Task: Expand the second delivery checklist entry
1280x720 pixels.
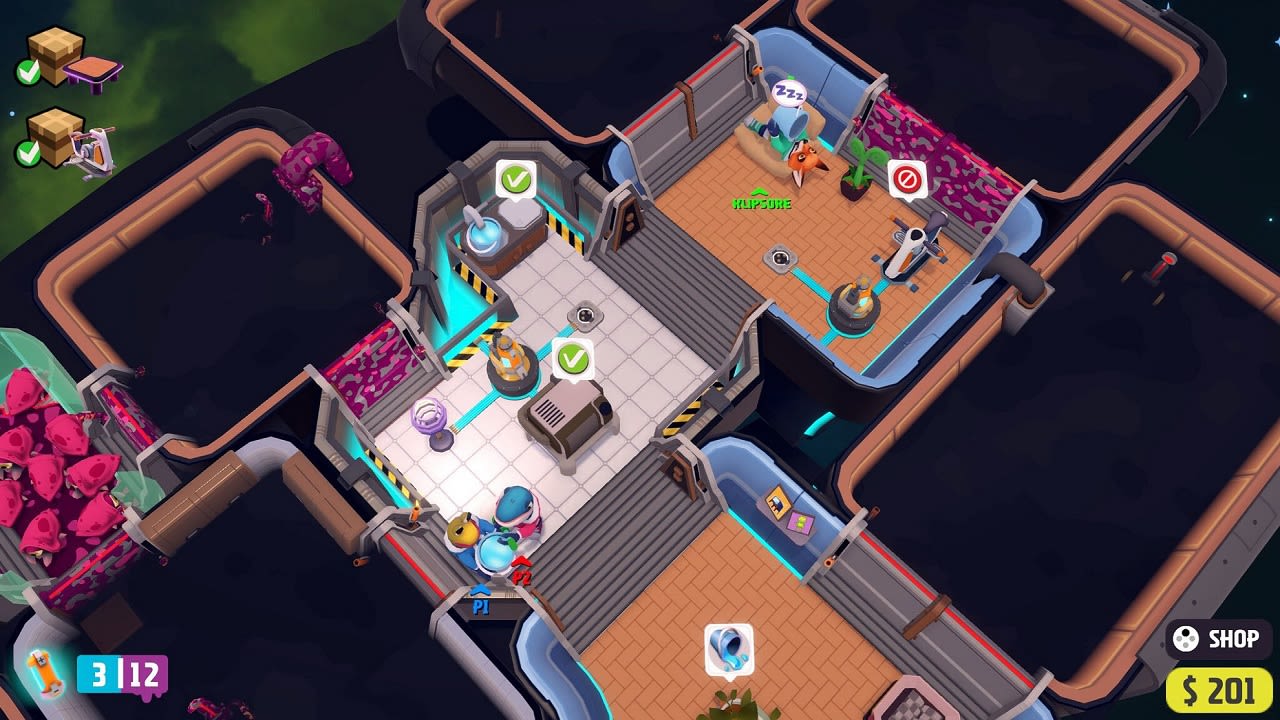Action: click(60, 145)
